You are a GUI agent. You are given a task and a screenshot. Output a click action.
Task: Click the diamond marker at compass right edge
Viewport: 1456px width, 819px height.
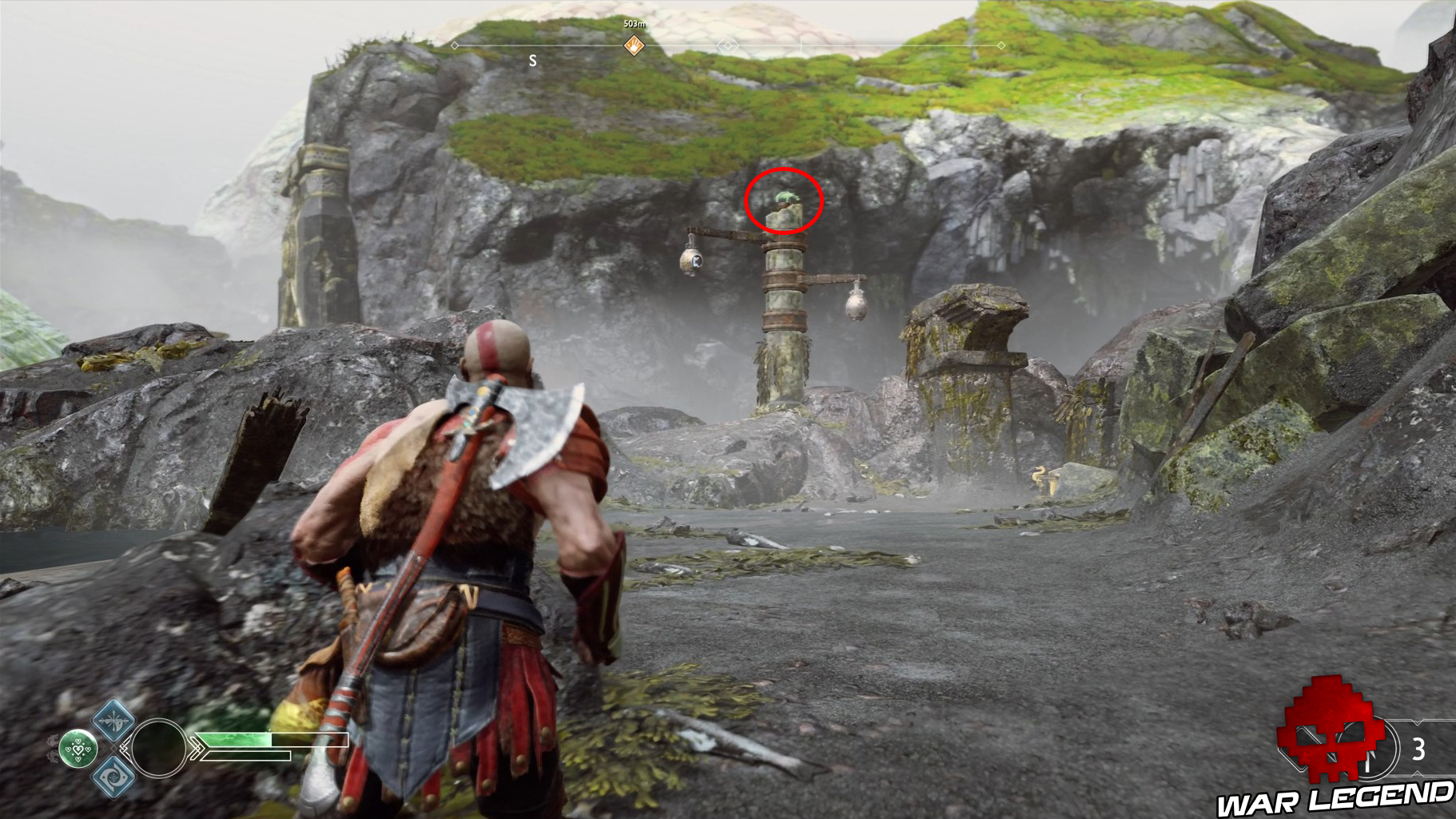[x=1001, y=46]
